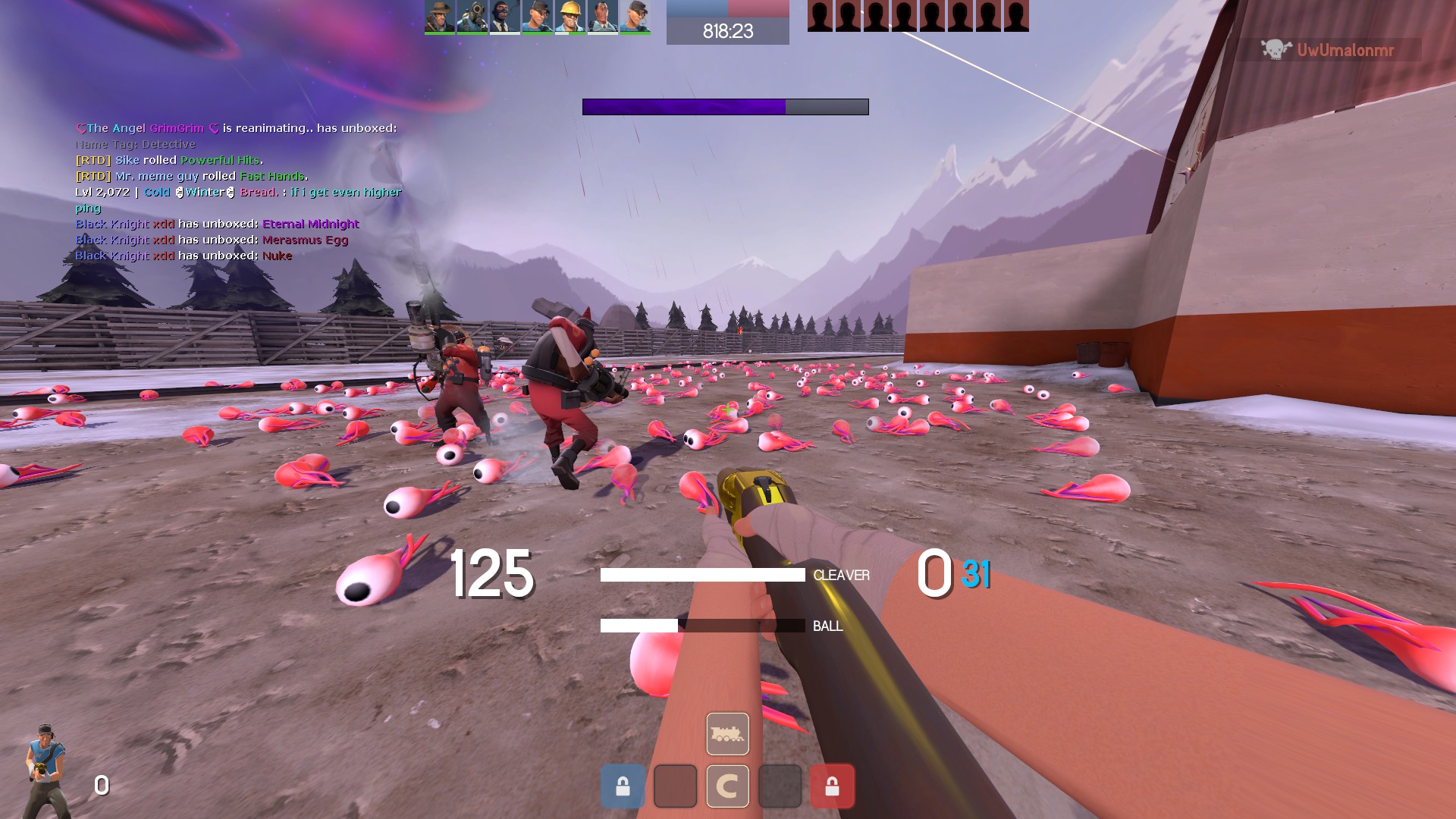Click the Merasmus Egg unbox chat message
This screenshot has height=819, width=1456.
click(212, 240)
